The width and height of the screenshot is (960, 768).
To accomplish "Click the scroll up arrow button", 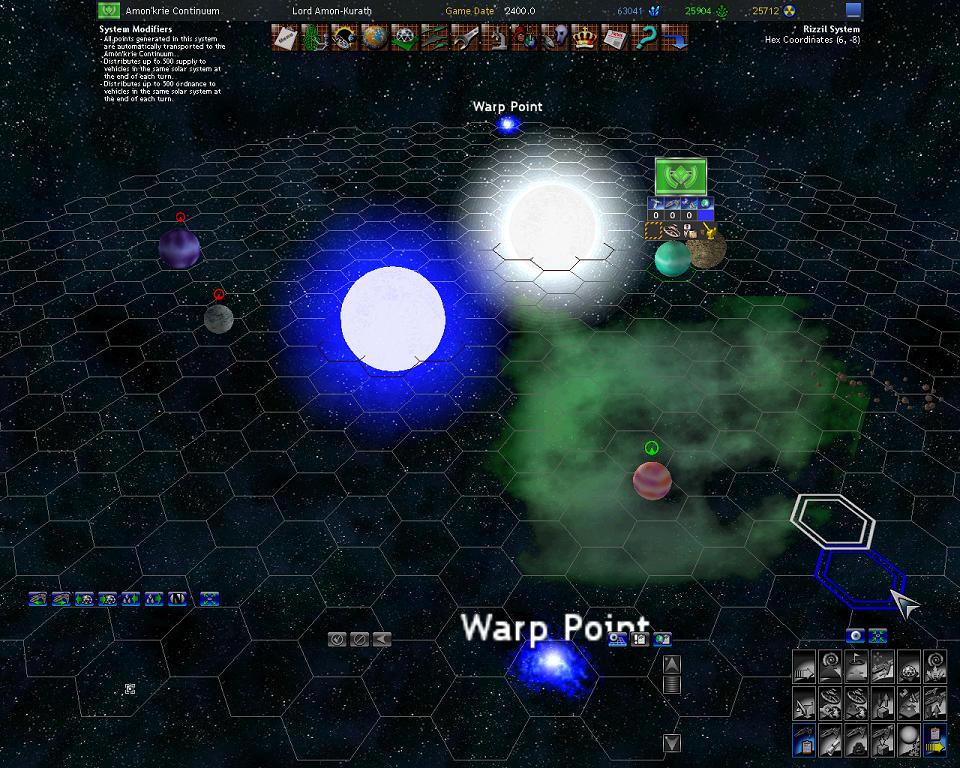I will point(672,663).
